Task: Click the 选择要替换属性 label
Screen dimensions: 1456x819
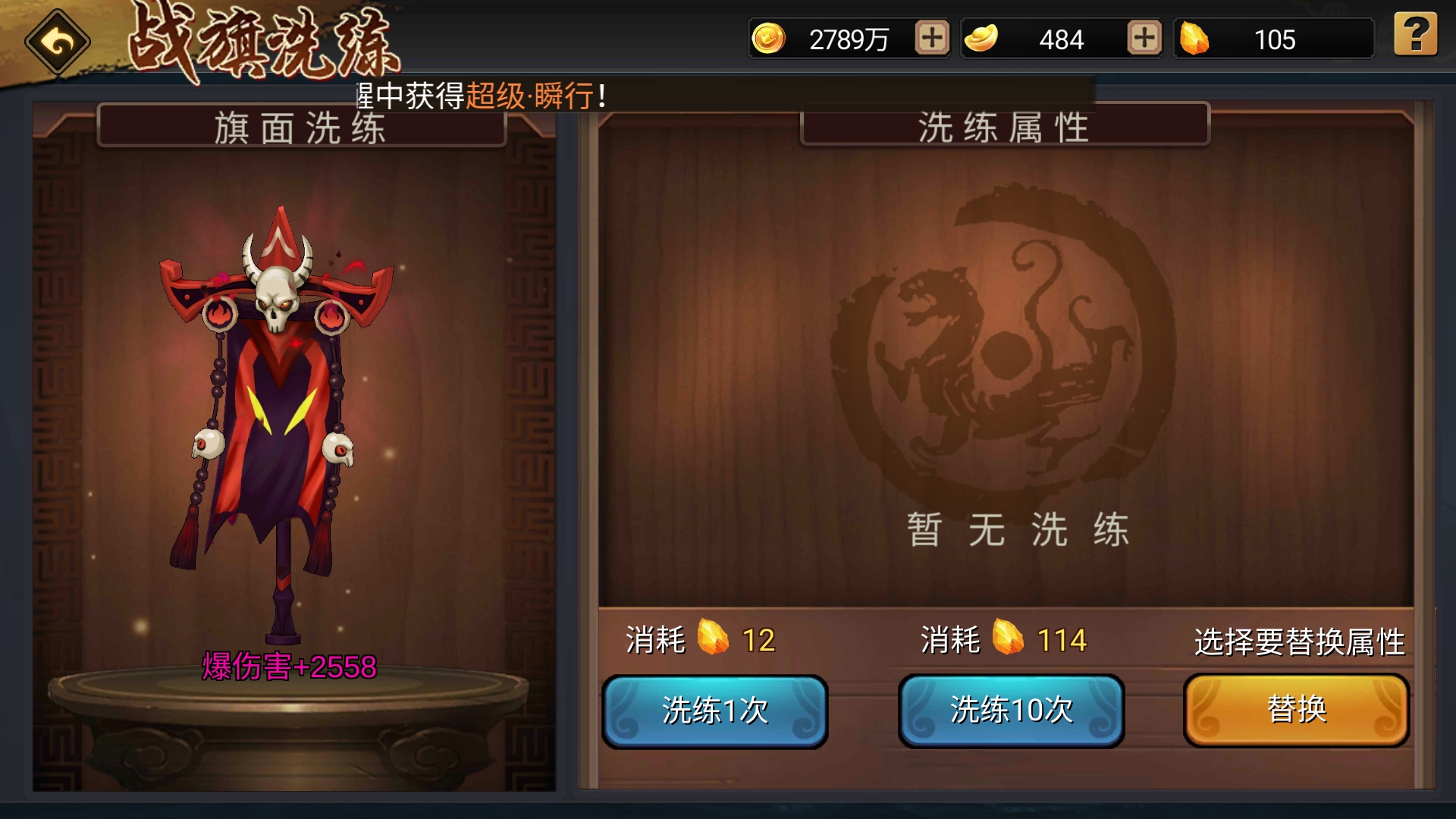Action: pos(1301,641)
